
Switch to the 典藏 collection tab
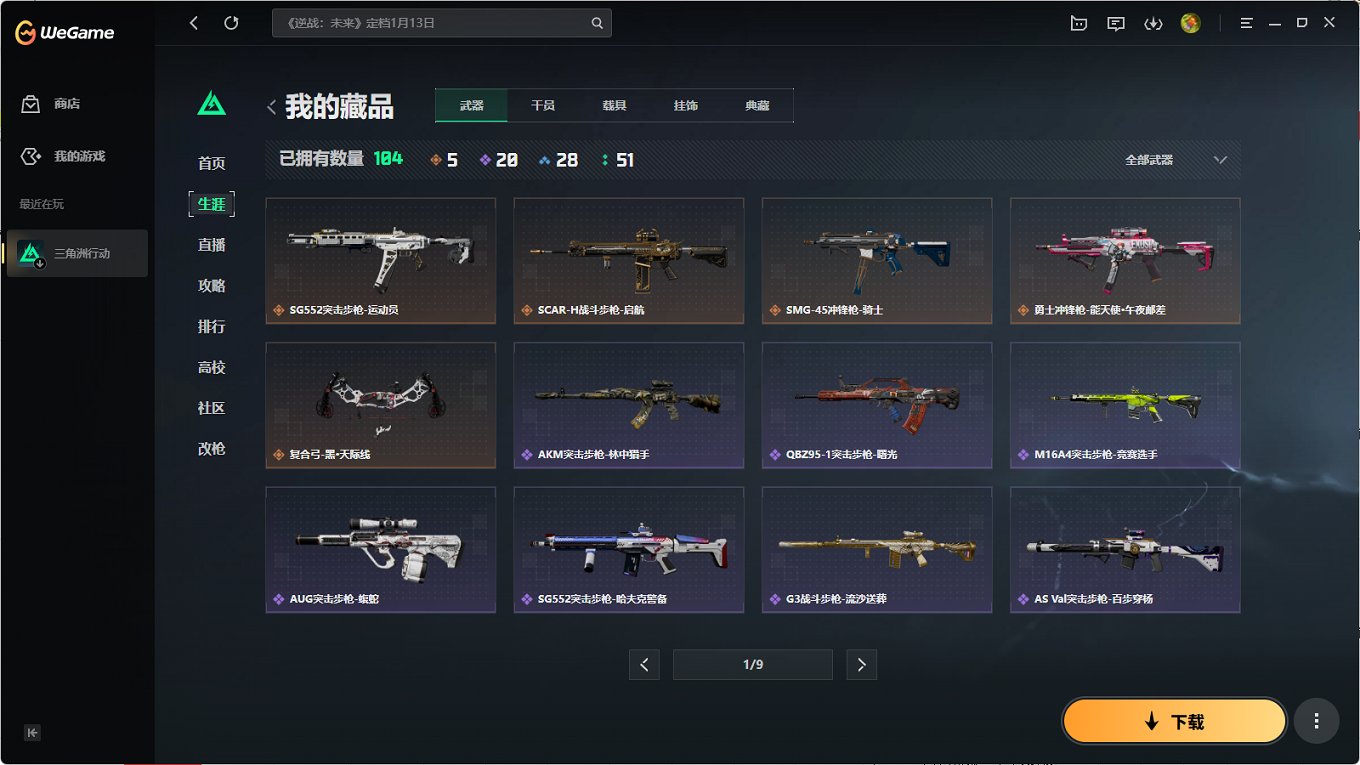click(x=757, y=104)
